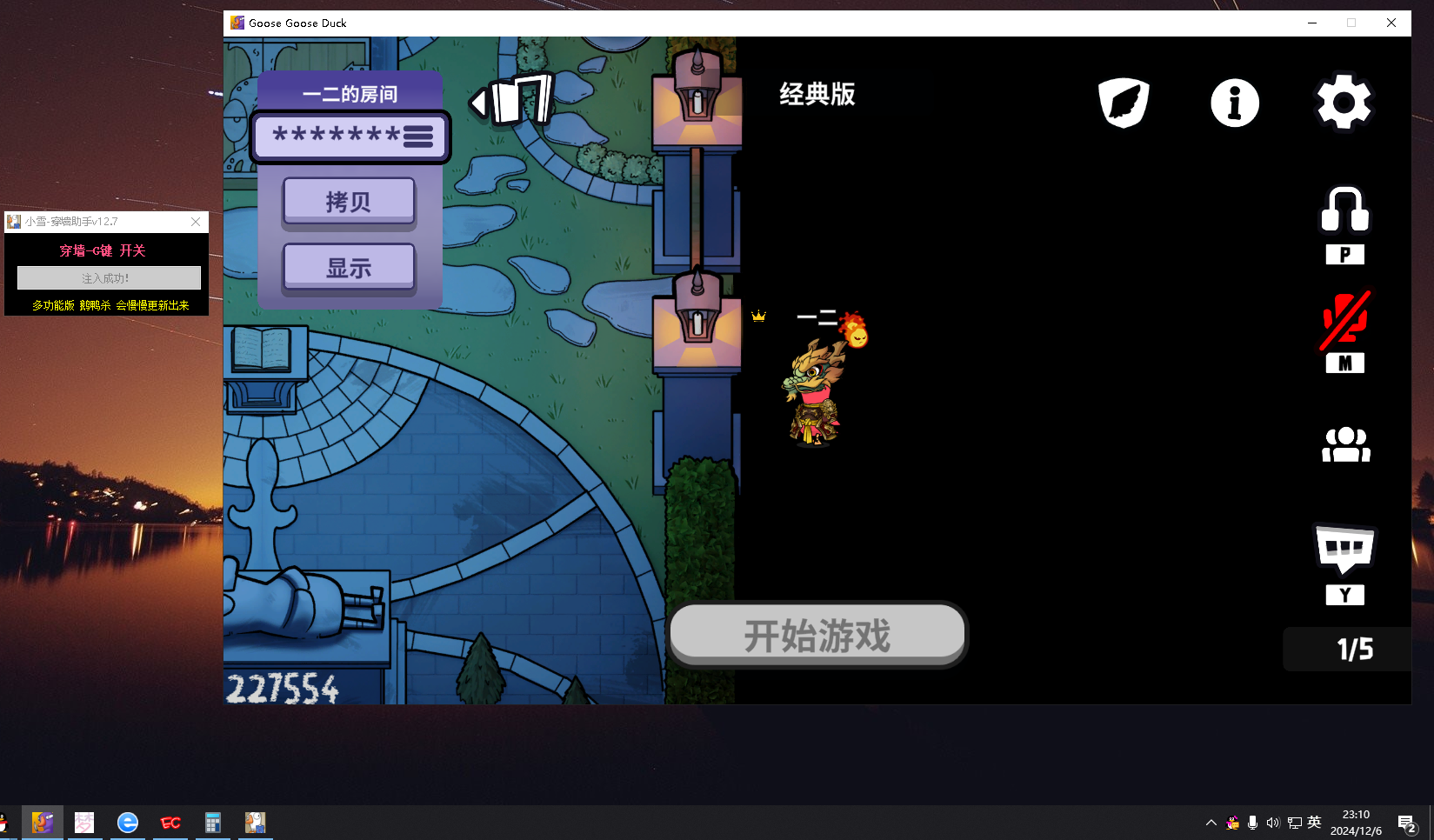Open the info panel

1234,102
